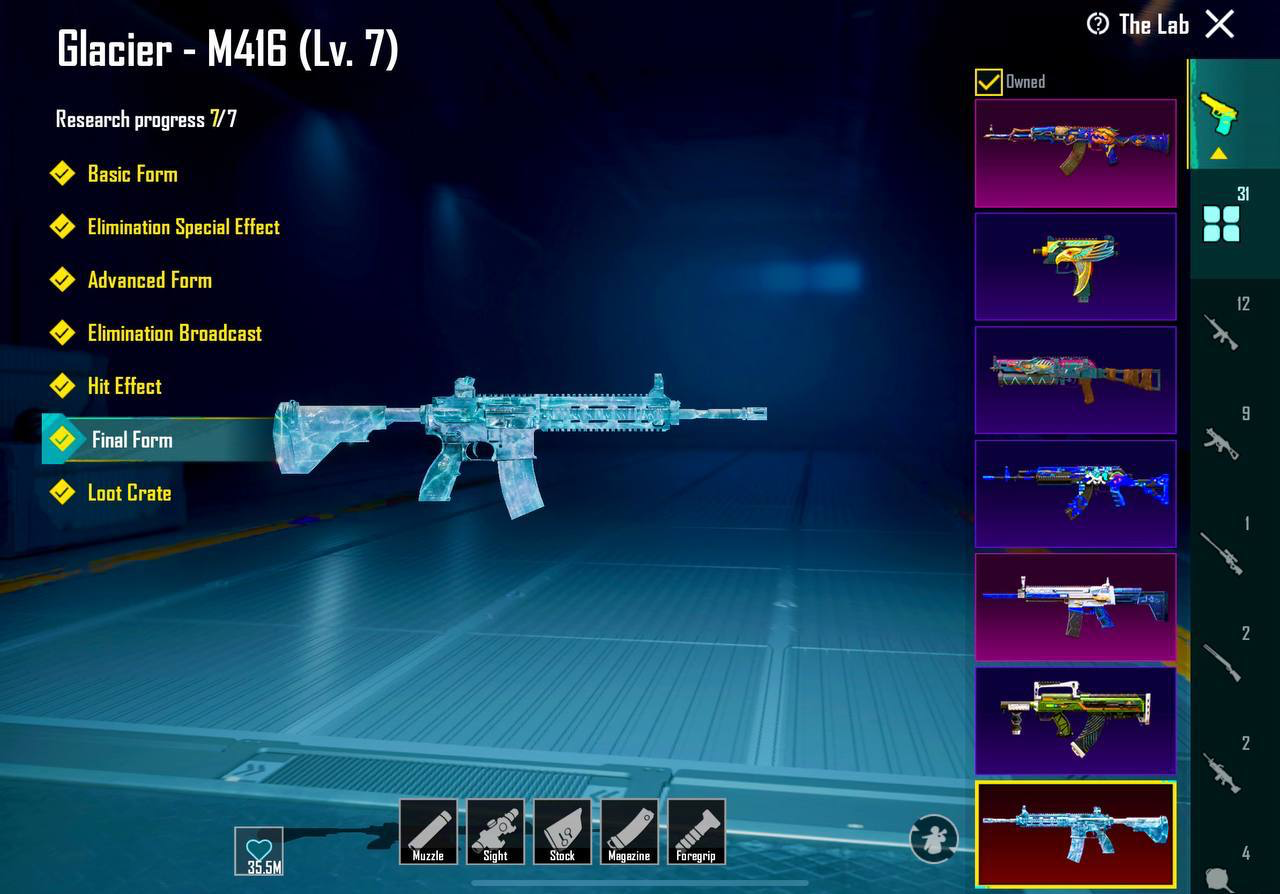View the Elimination Broadcast stage

(174, 333)
